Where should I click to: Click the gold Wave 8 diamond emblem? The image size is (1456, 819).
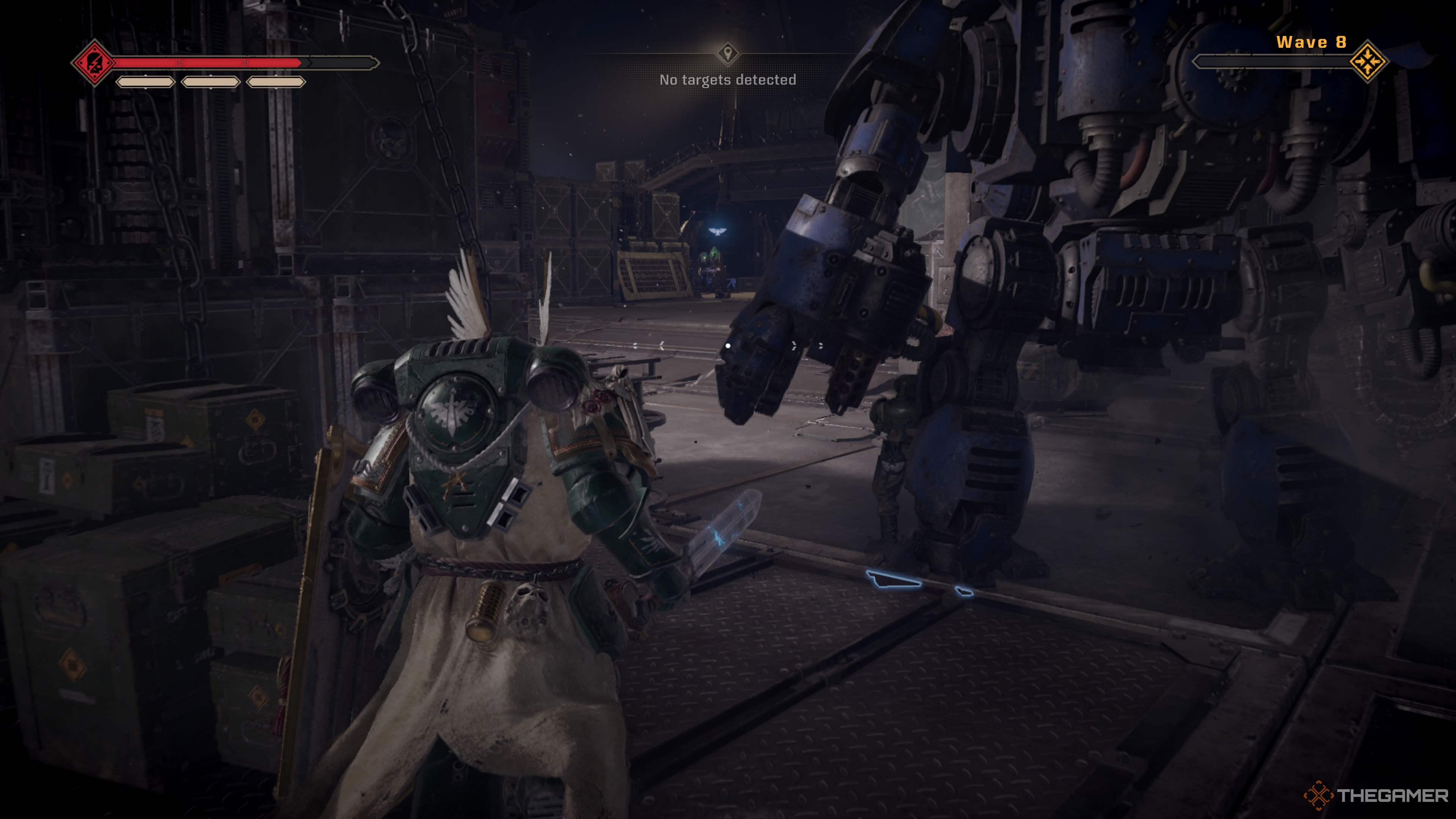(1368, 61)
